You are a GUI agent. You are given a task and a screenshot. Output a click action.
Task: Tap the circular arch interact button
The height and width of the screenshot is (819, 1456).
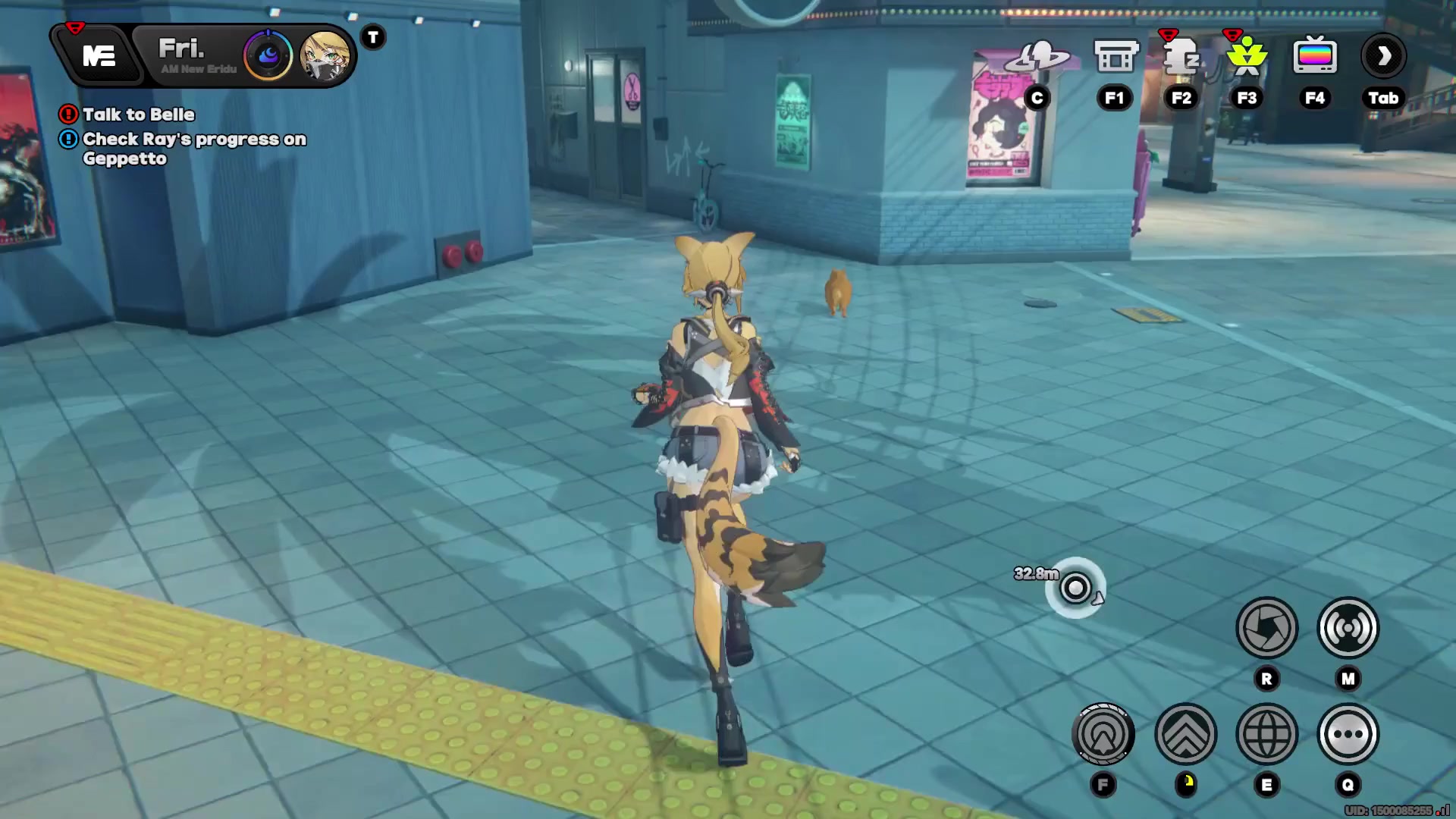(1103, 734)
